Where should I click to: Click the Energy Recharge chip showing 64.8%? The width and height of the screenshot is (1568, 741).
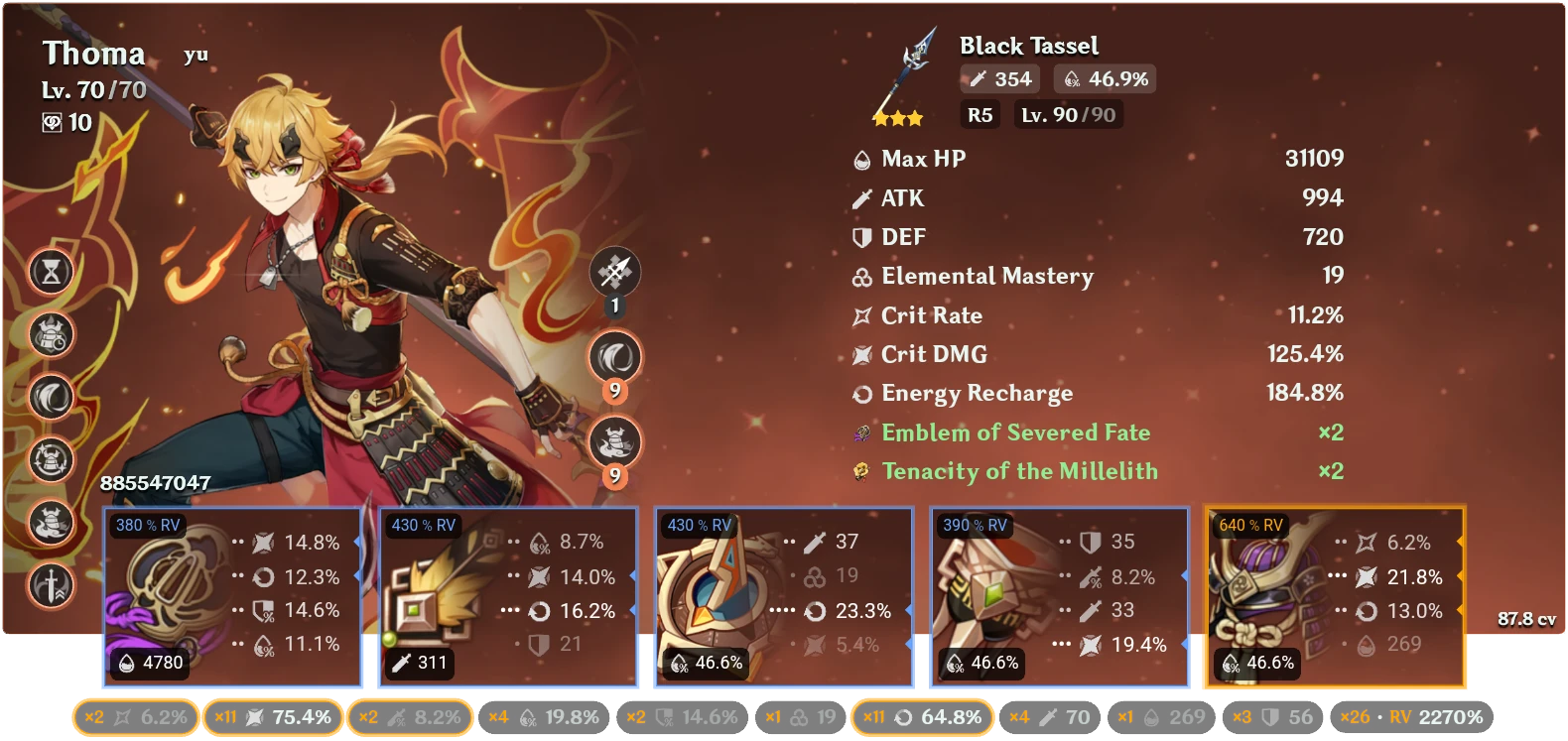click(923, 716)
